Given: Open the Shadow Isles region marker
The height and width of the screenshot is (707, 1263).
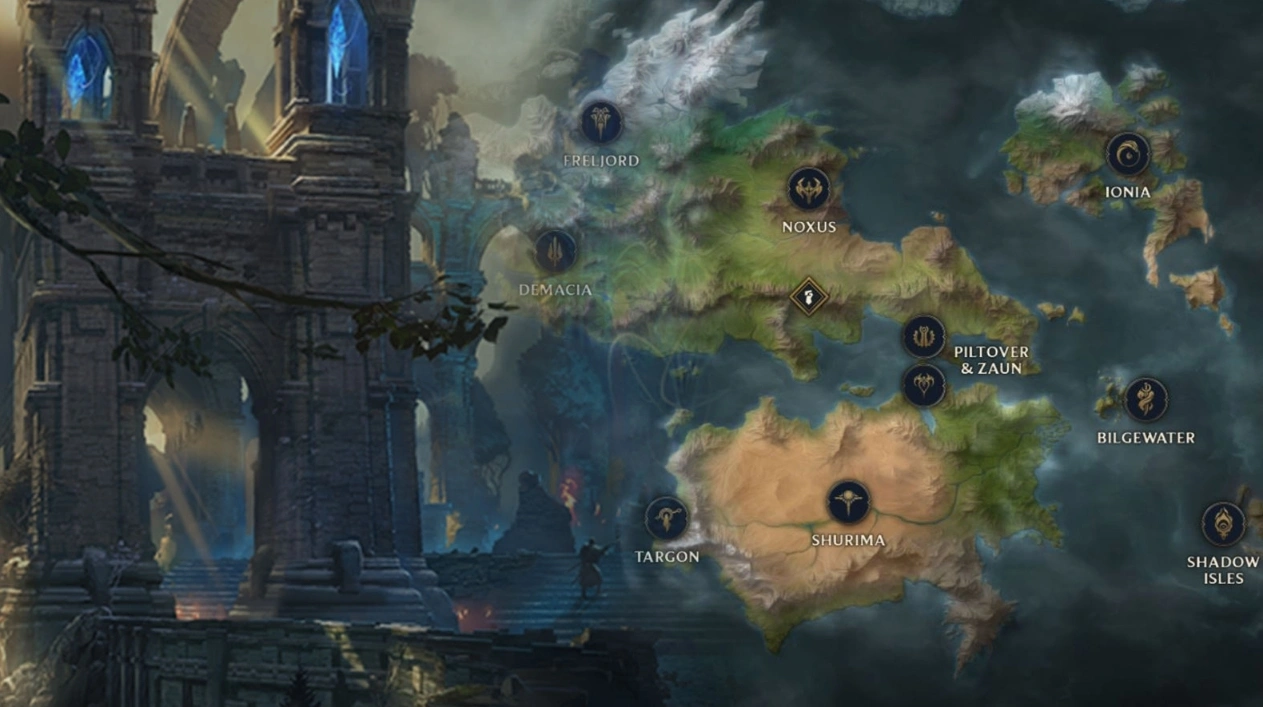Looking at the screenshot, I should (x=1223, y=524).
